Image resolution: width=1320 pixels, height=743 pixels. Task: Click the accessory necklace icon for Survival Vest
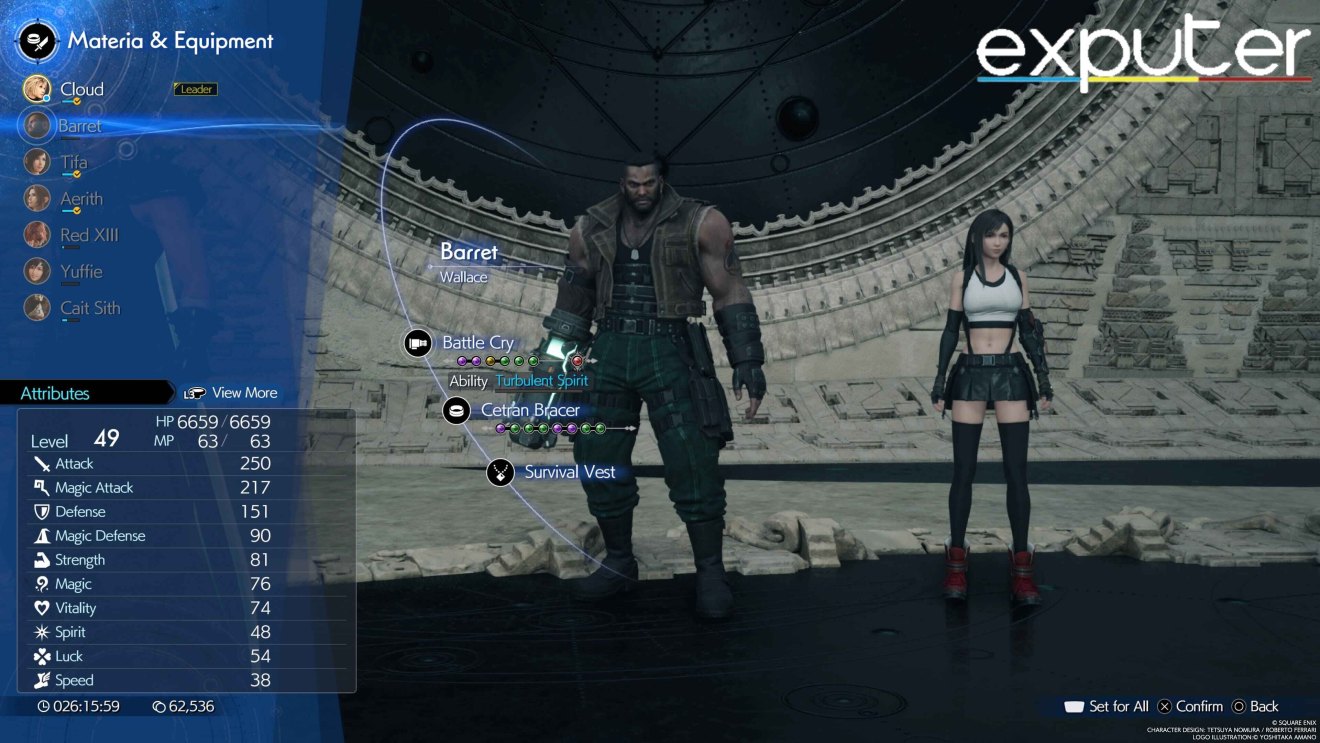pyautogui.click(x=498, y=472)
